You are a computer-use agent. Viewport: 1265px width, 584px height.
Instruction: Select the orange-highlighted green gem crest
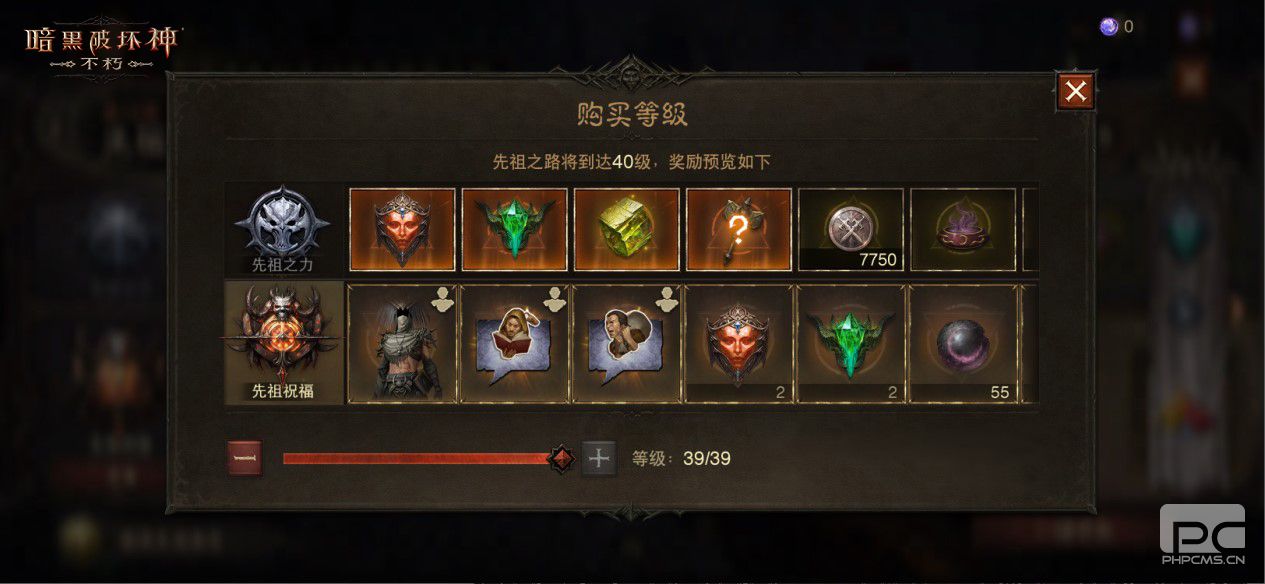[515, 230]
